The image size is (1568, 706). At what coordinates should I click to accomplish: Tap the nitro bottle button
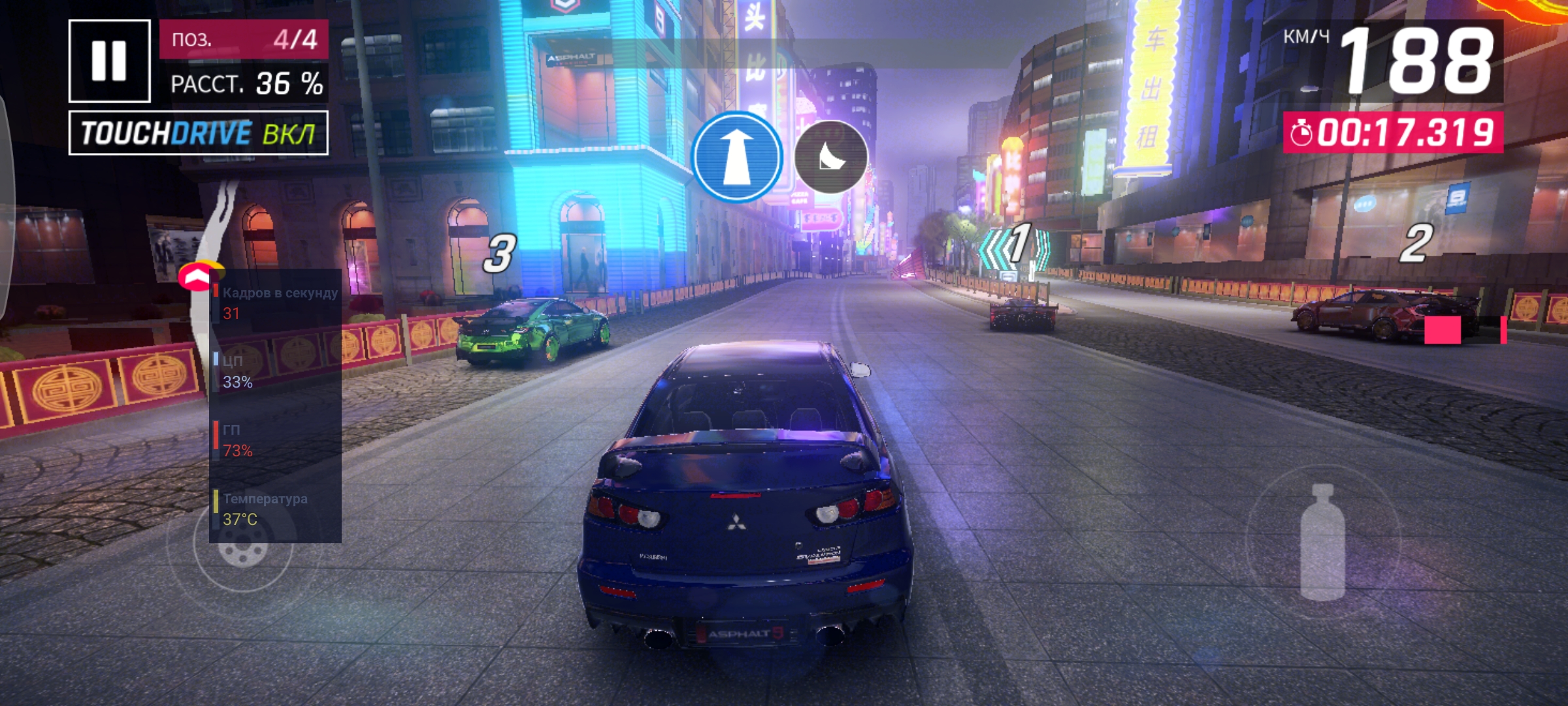pyautogui.click(x=1322, y=542)
